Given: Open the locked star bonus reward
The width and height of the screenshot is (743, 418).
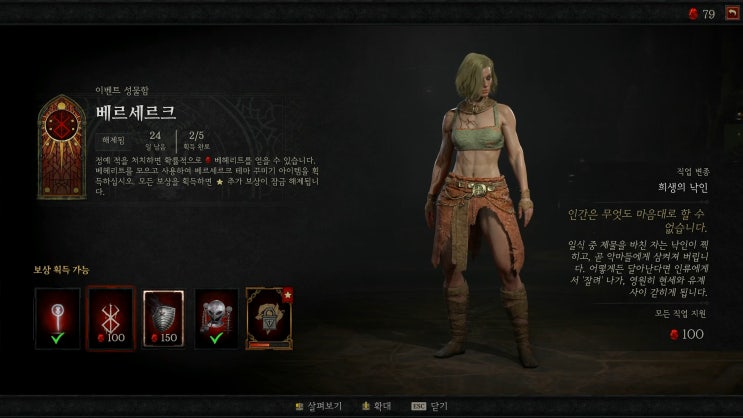Looking at the screenshot, I should point(269,319).
